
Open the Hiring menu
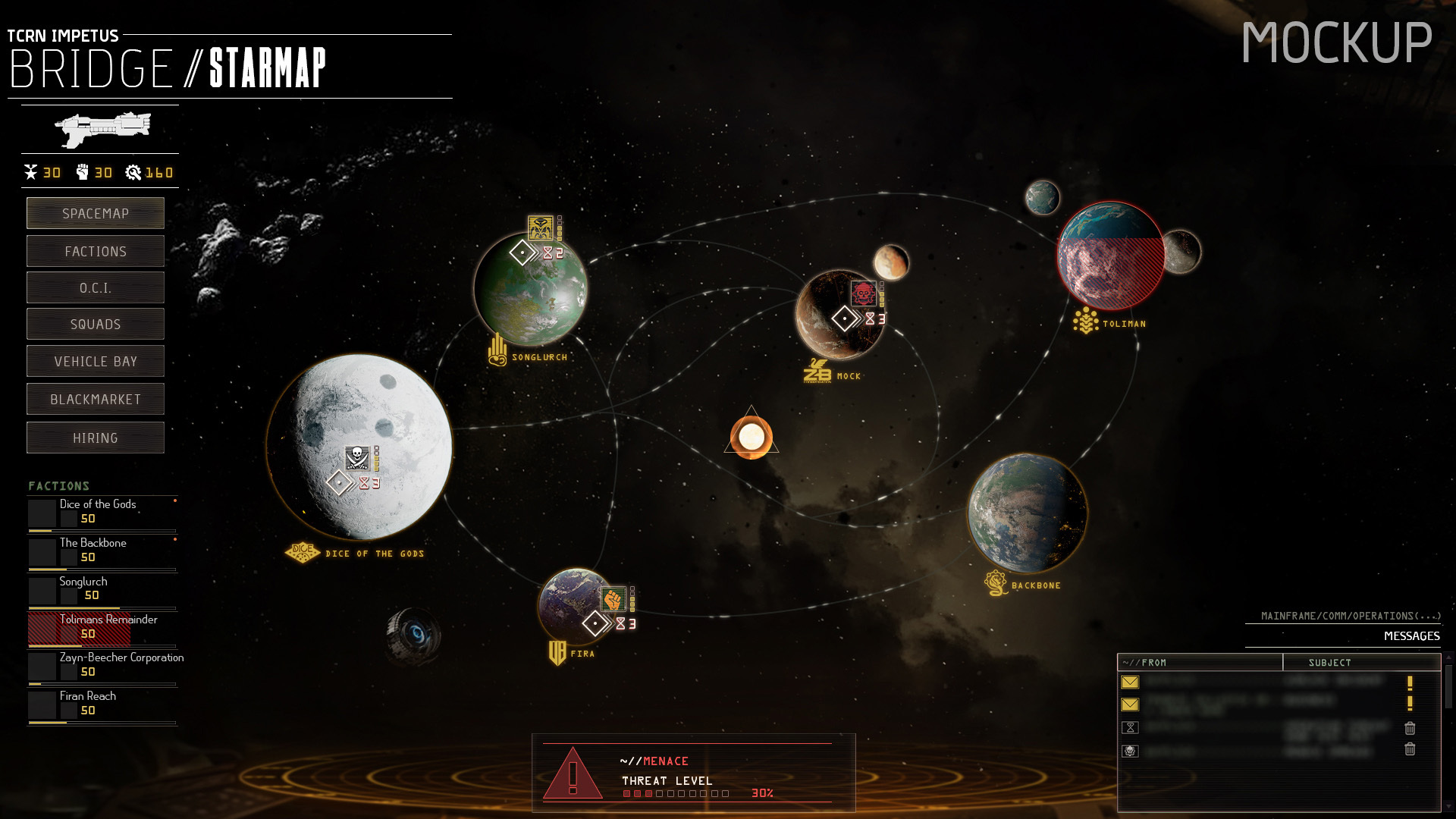coord(96,438)
